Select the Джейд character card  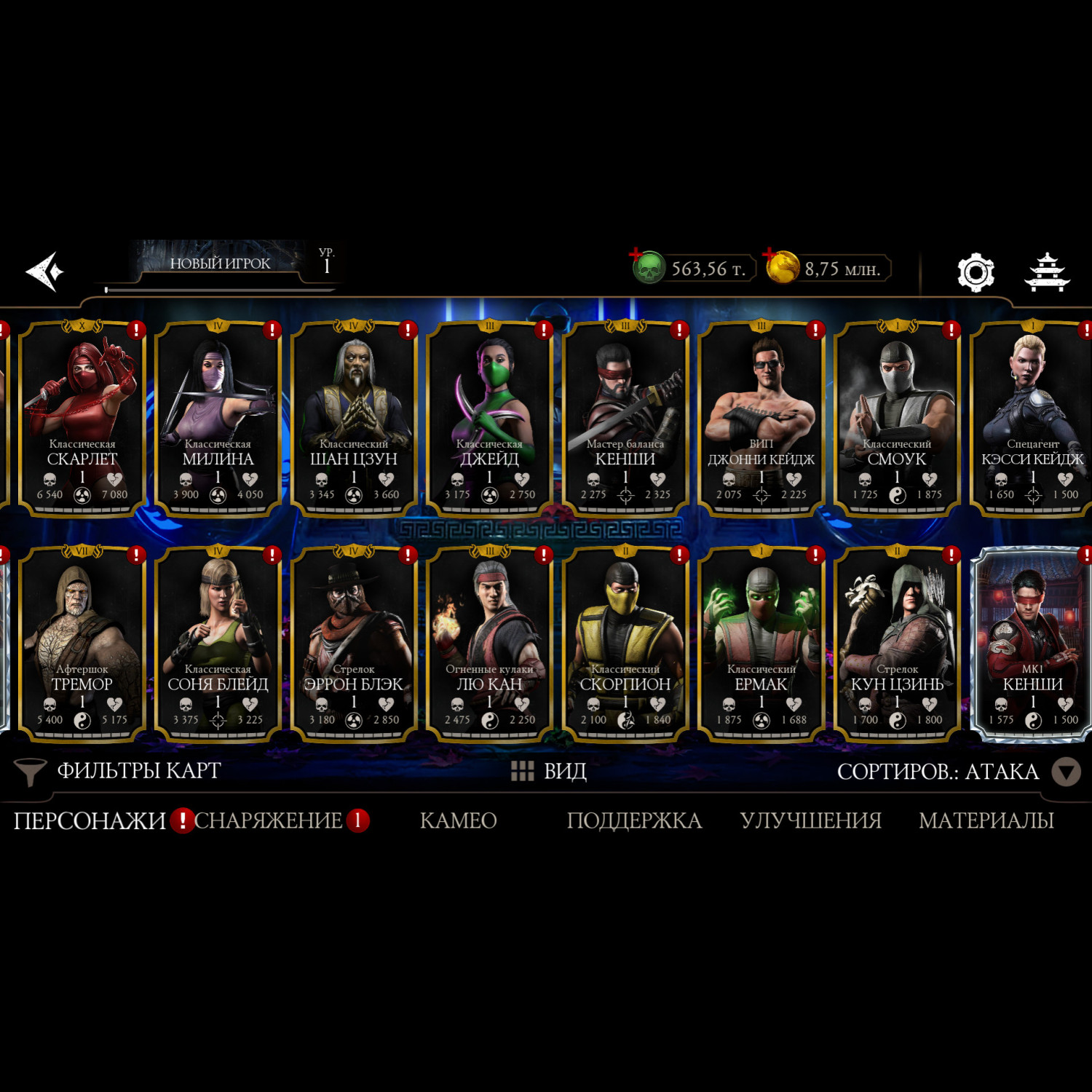pyautogui.click(x=489, y=419)
